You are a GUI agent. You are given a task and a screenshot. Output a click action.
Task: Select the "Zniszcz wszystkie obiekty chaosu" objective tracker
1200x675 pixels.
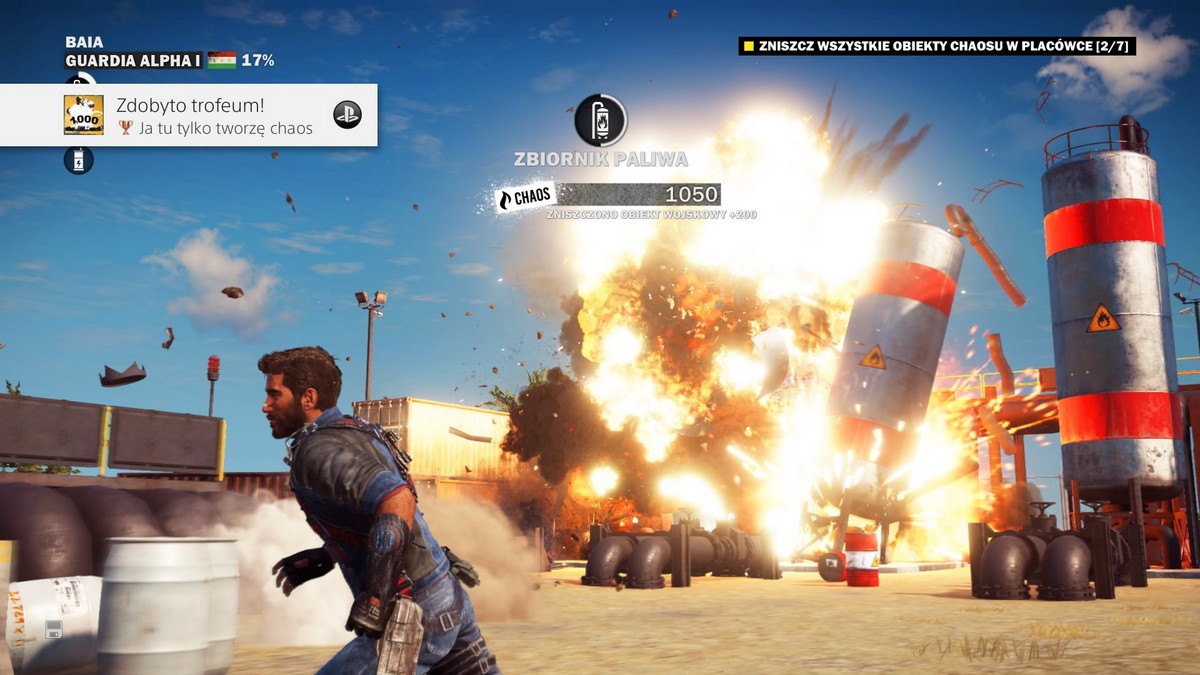[x=937, y=46]
